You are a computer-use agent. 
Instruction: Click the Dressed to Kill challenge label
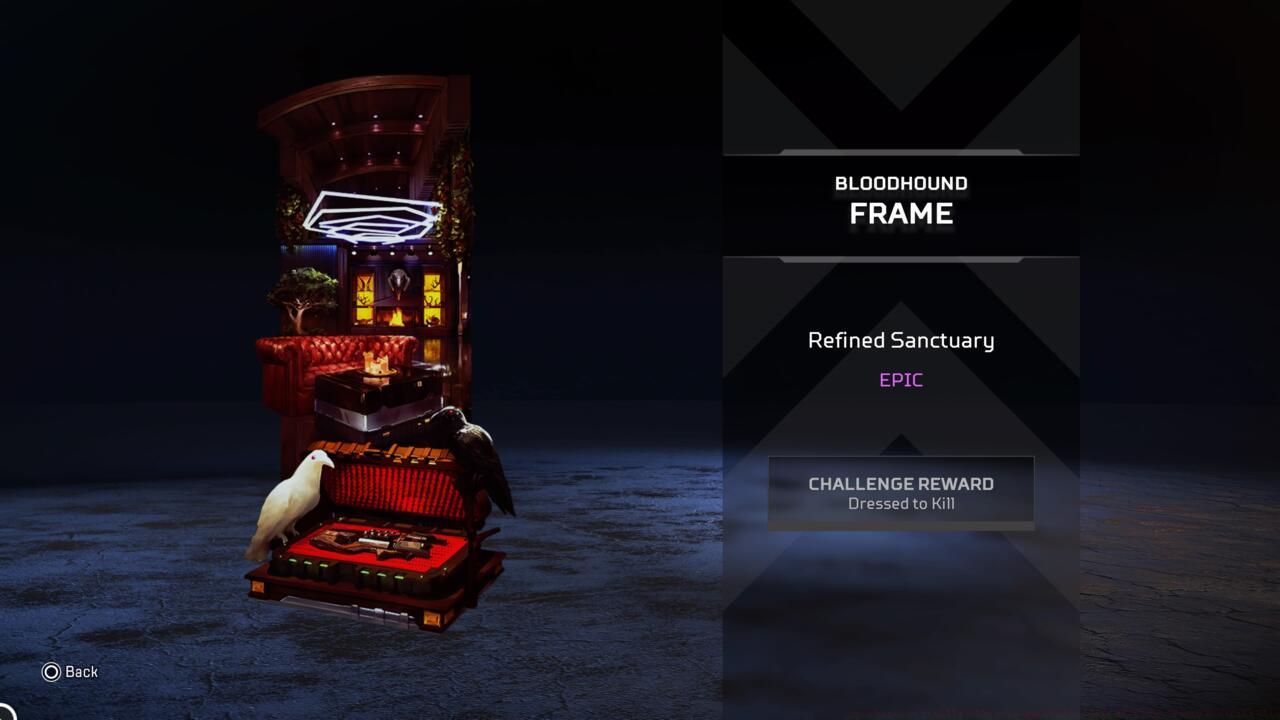[900, 504]
